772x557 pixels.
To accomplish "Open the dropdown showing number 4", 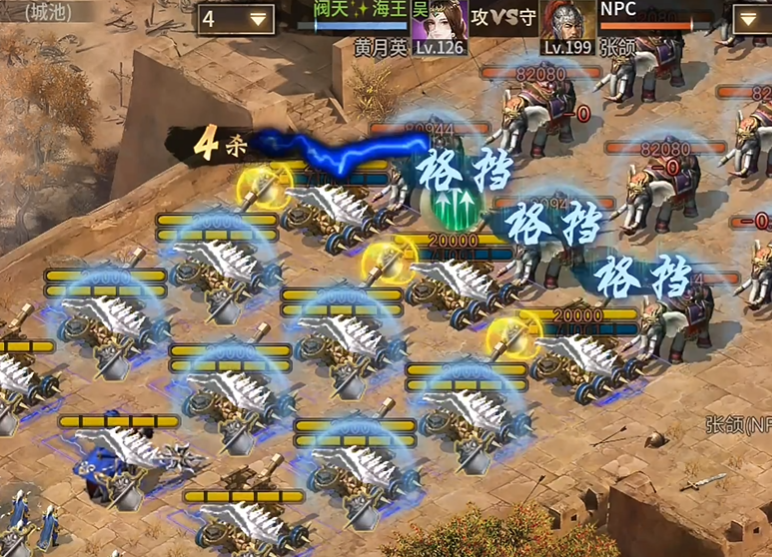I will [236, 18].
